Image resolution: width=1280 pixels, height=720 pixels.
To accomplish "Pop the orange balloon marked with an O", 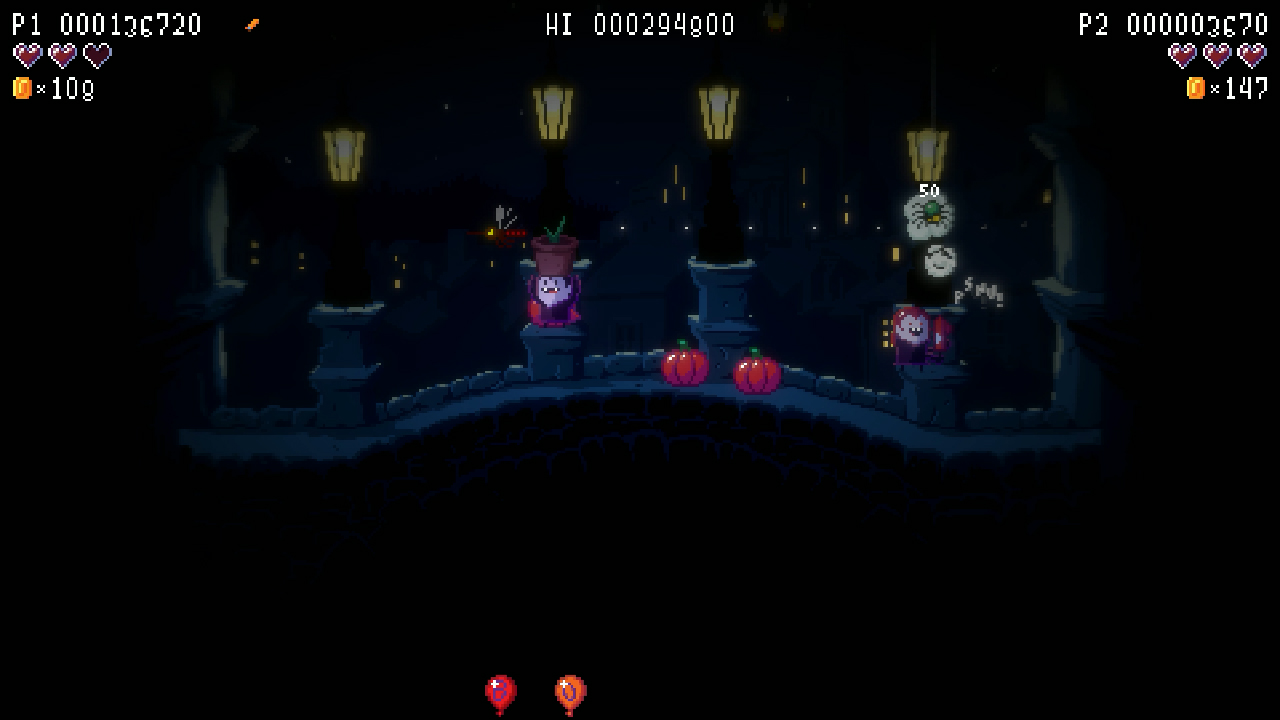I will point(568,689).
